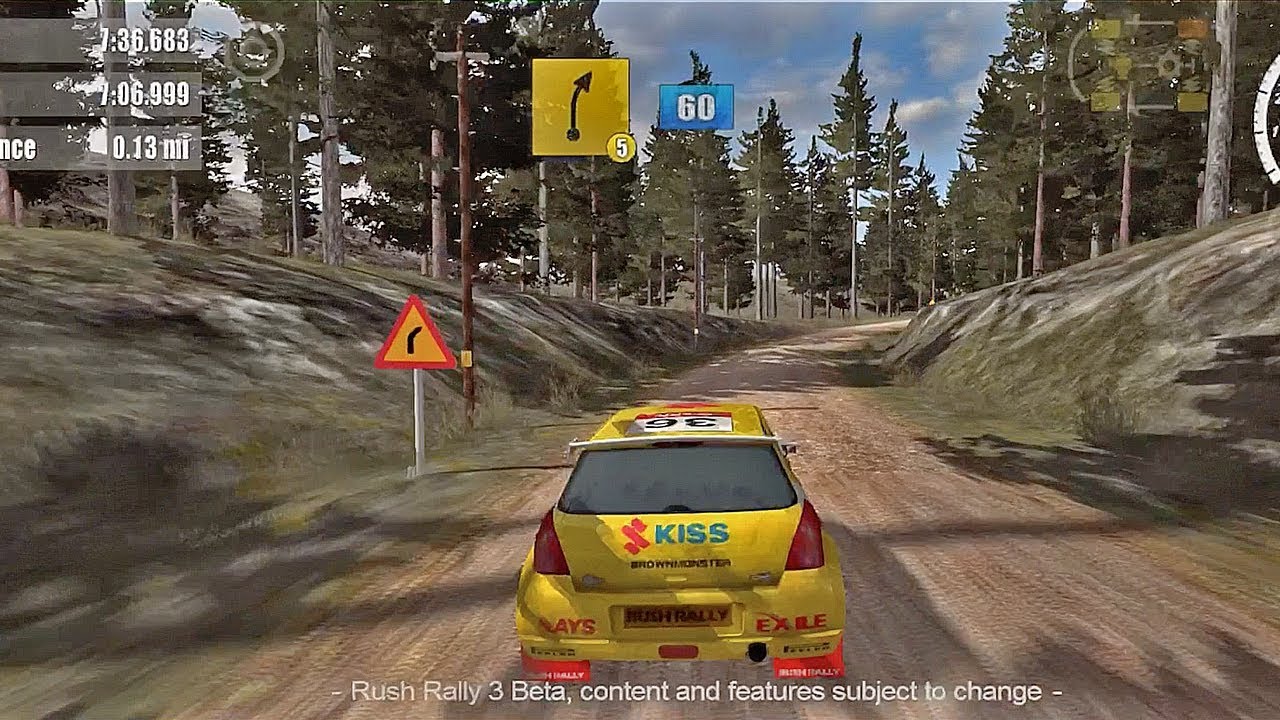Tap the circular icon beside the stage timer
Viewport: 1280px width, 720px height.
point(254,50)
